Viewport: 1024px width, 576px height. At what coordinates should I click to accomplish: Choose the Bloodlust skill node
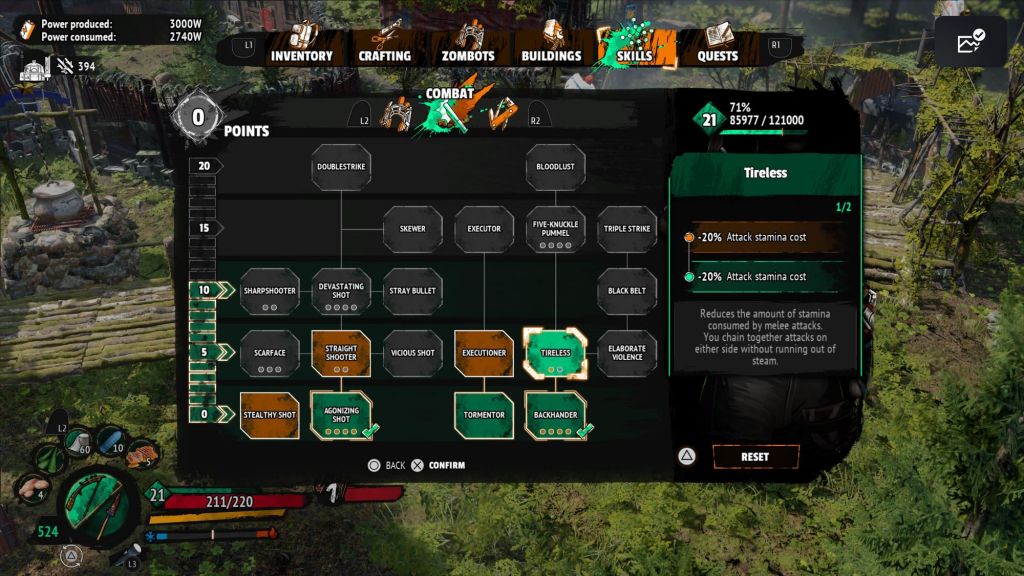coord(555,166)
